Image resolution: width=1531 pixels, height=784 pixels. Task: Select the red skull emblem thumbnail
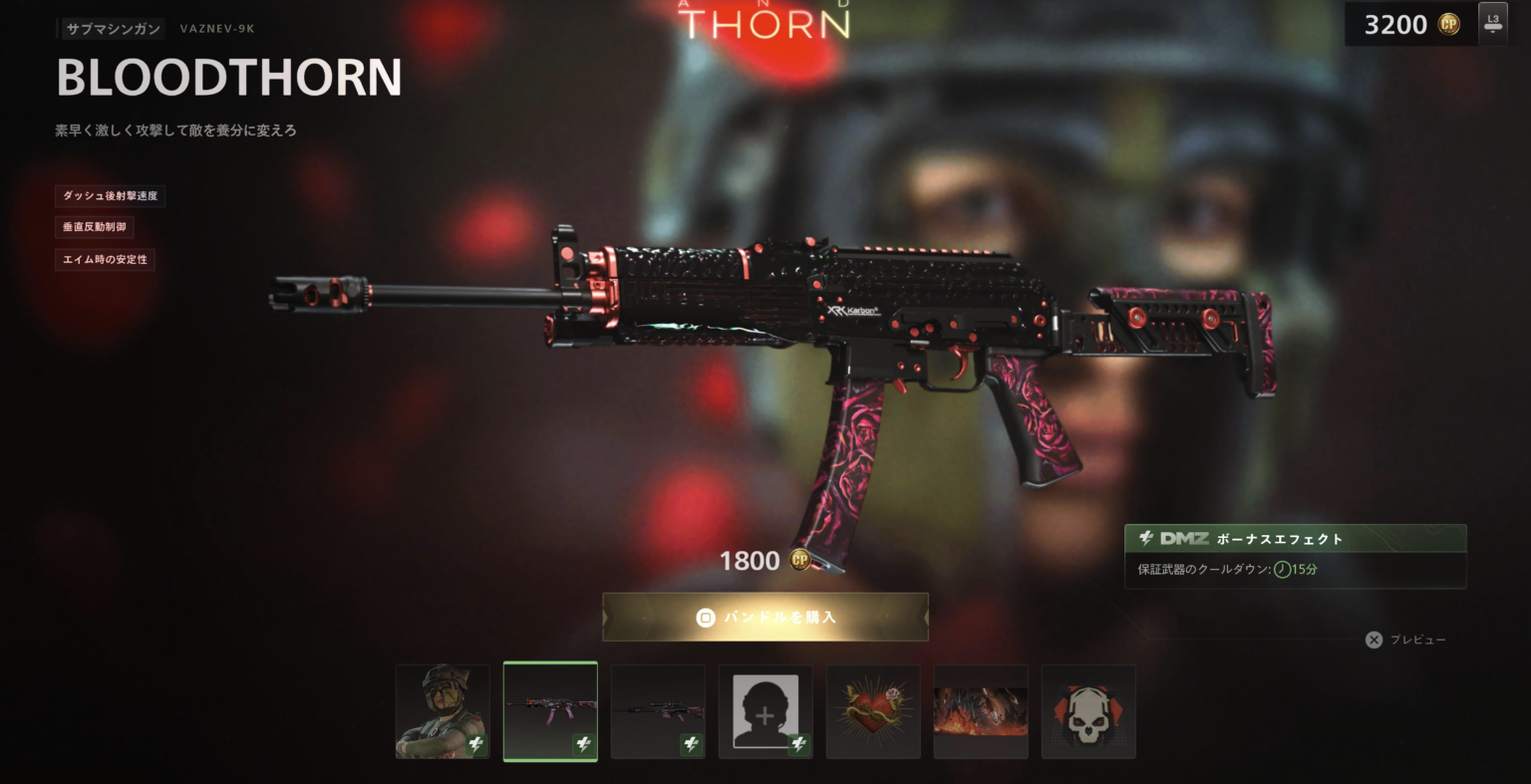point(1088,710)
